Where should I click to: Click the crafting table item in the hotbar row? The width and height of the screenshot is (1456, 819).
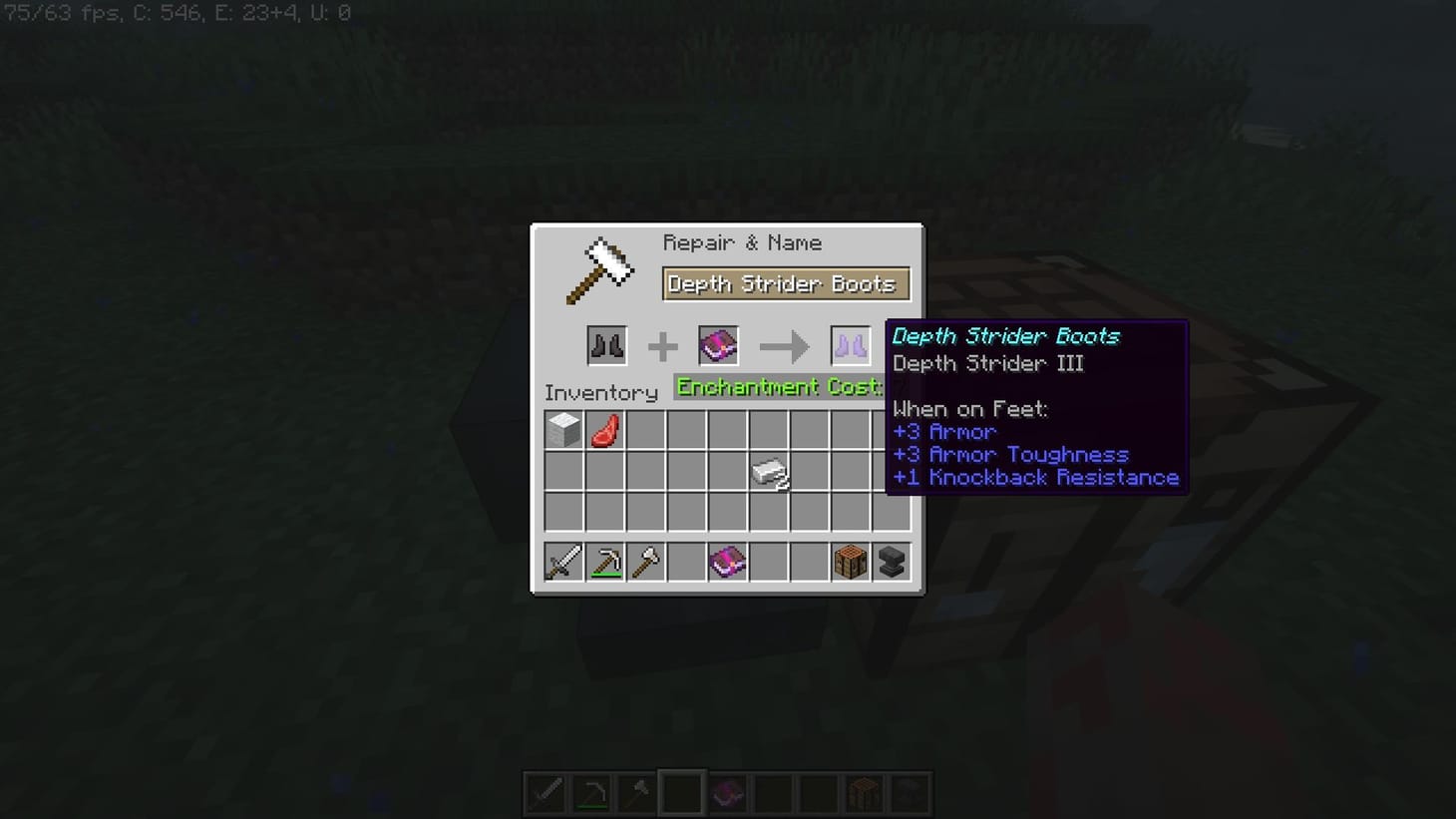click(x=849, y=562)
